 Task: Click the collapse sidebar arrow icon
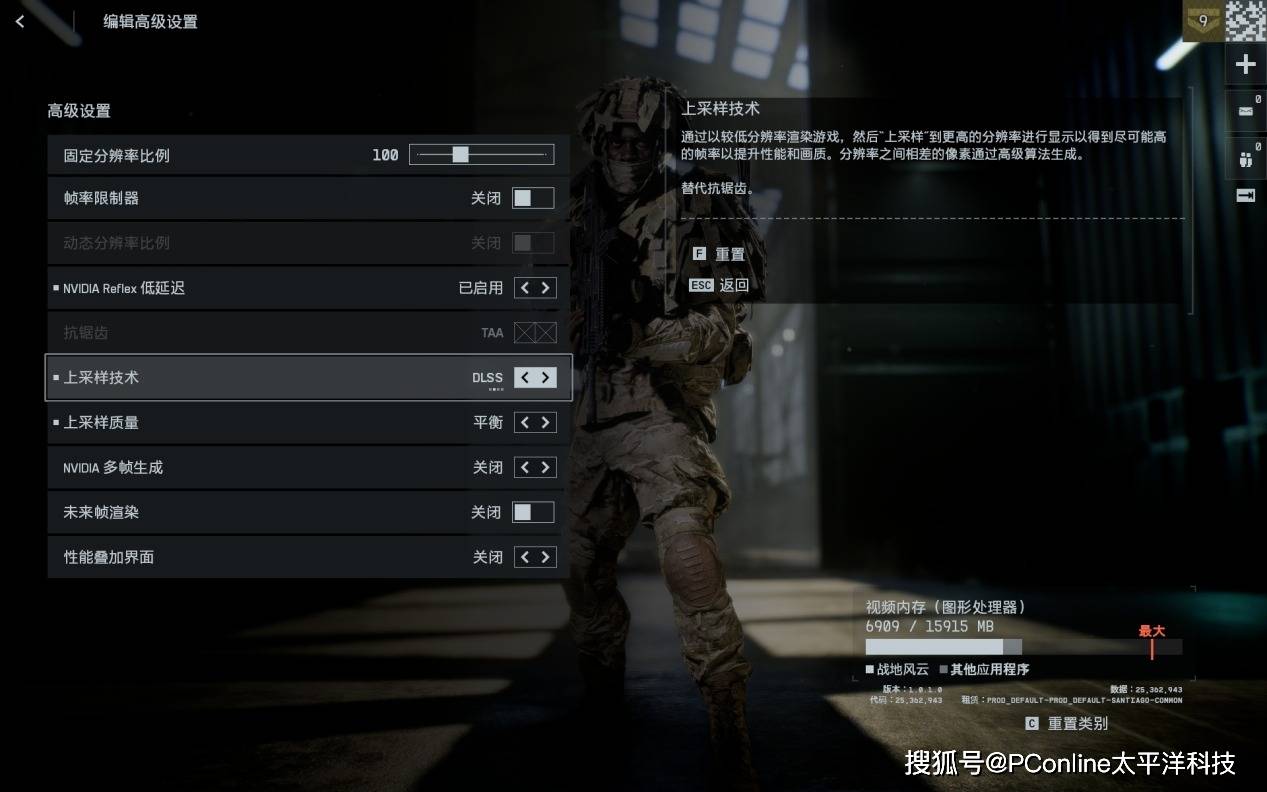[1245, 196]
